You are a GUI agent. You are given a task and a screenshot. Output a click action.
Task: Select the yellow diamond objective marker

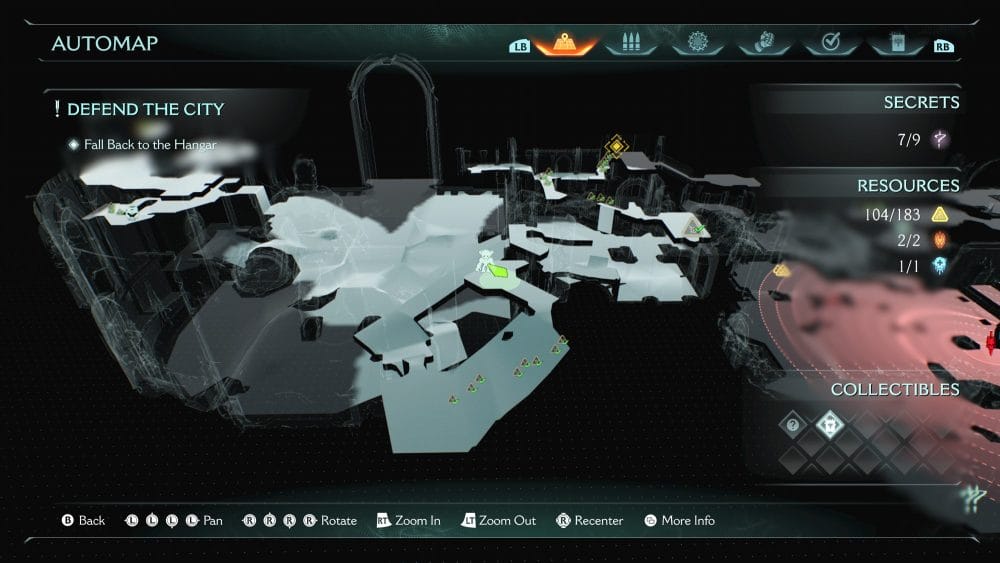tap(617, 146)
